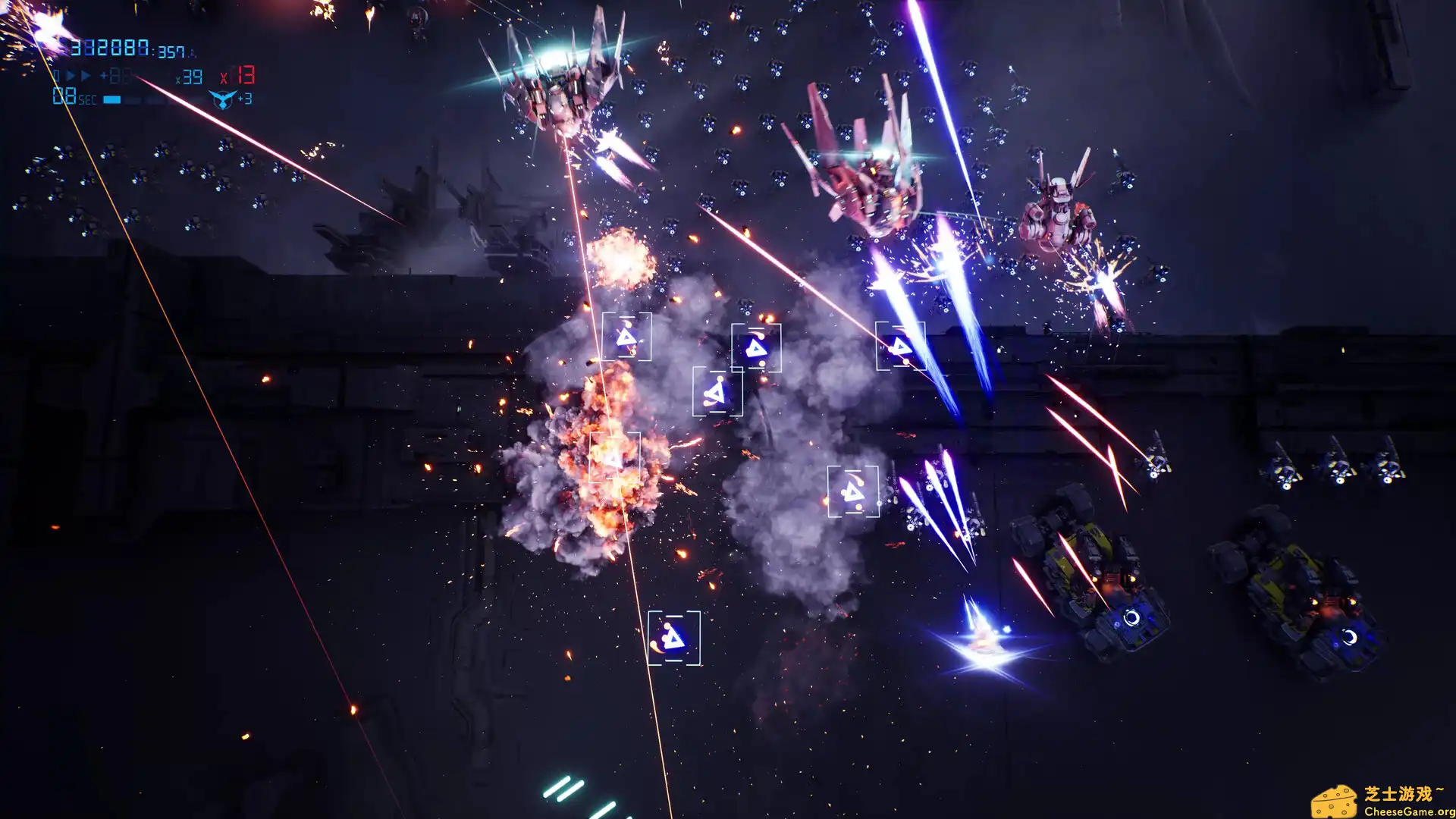The height and width of the screenshot is (819, 1456).
Task: Select the blue eagle emblem icon in HUD
Action: pyautogui.click(x=222, y=100)
